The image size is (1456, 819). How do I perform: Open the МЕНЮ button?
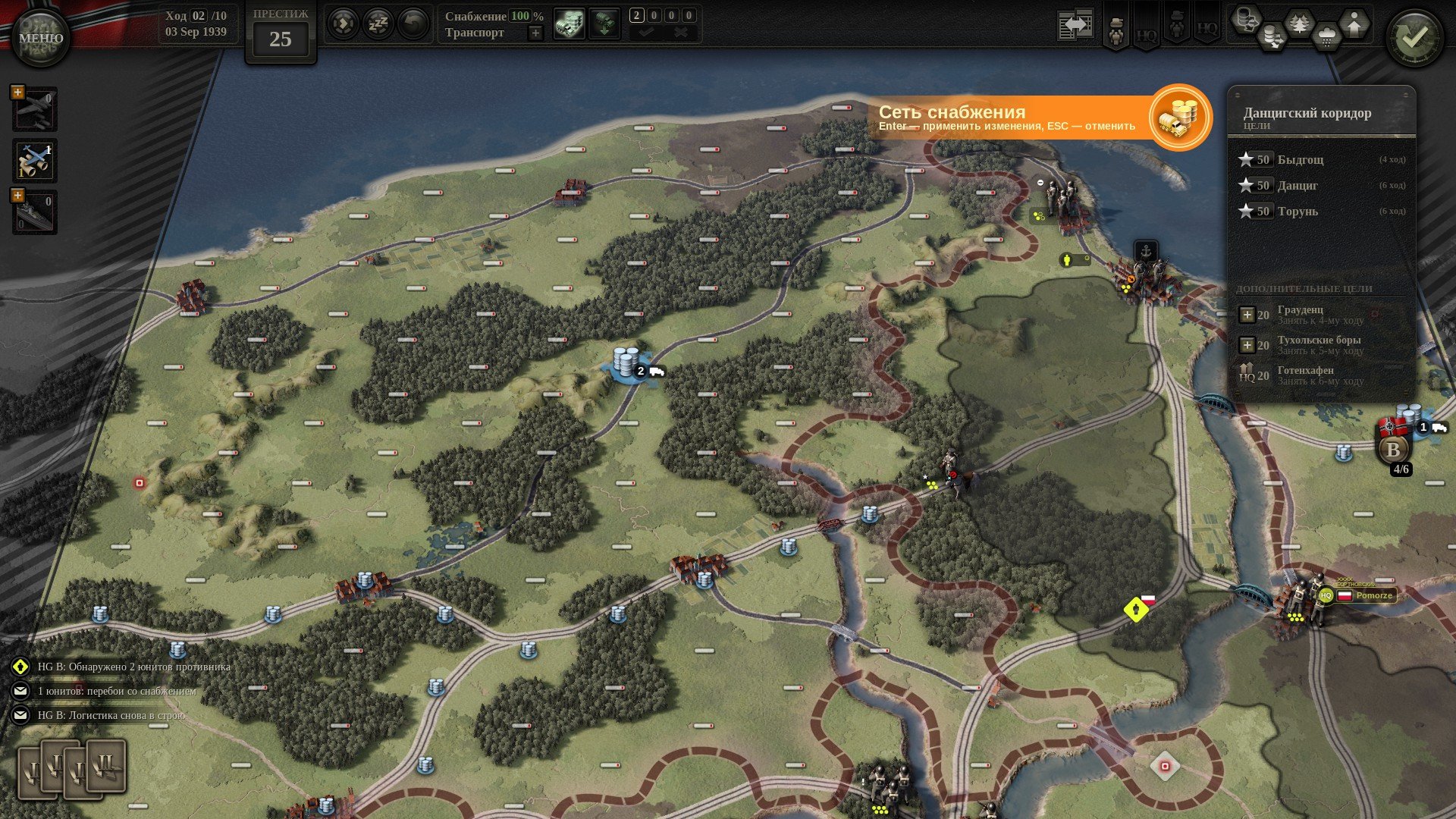(x=40, y=38)
